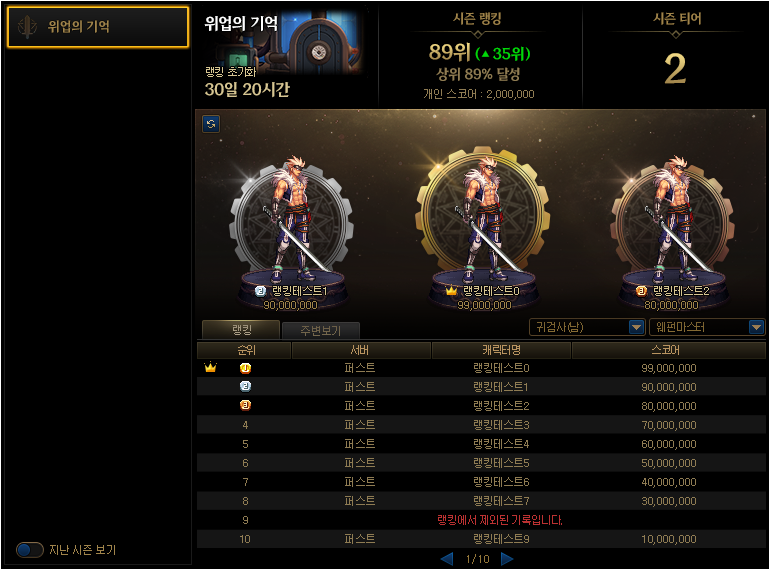Screen dimensions: 770x570
Task: Select the 랭킹테스트3 ranking row
Action: [481, 425]
